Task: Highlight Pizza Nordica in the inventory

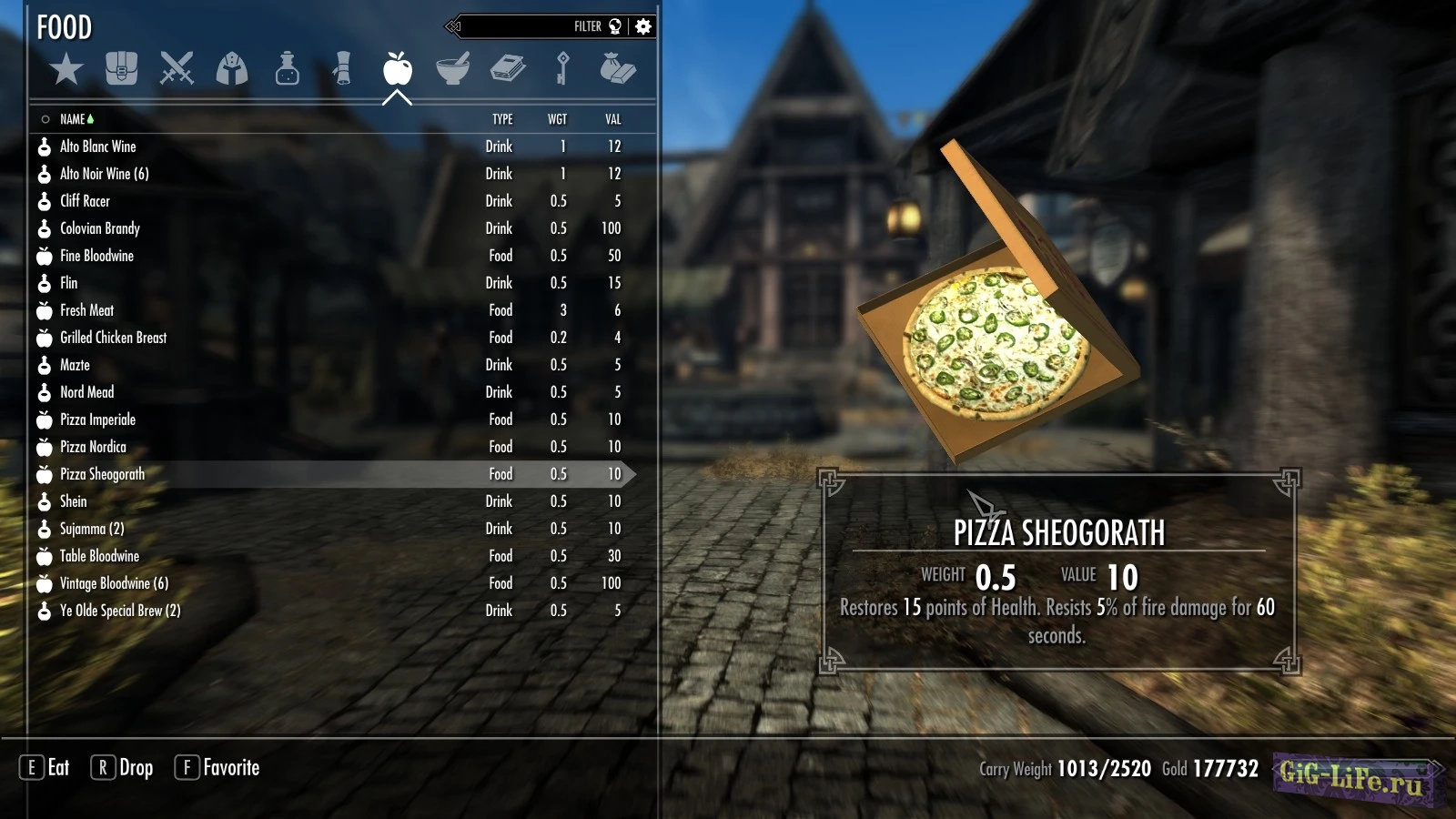Action: click(x=94, y=447)
